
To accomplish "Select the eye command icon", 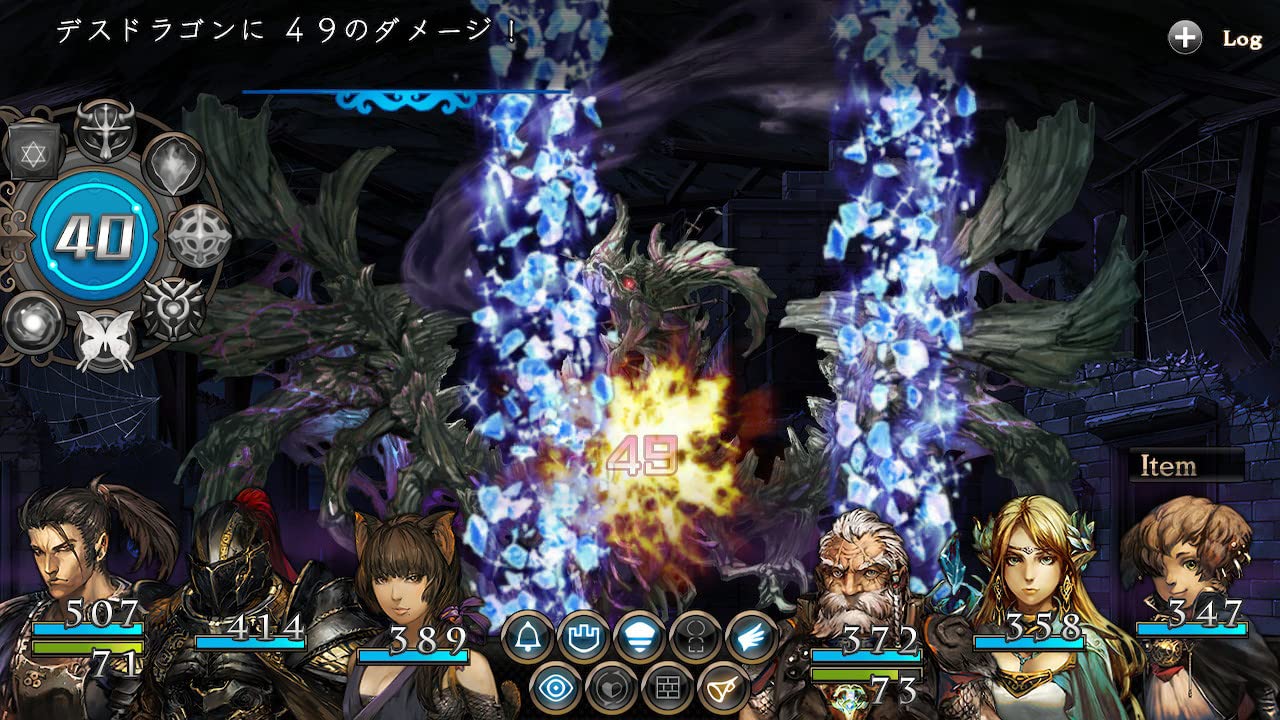I will (x=555, y=689).
